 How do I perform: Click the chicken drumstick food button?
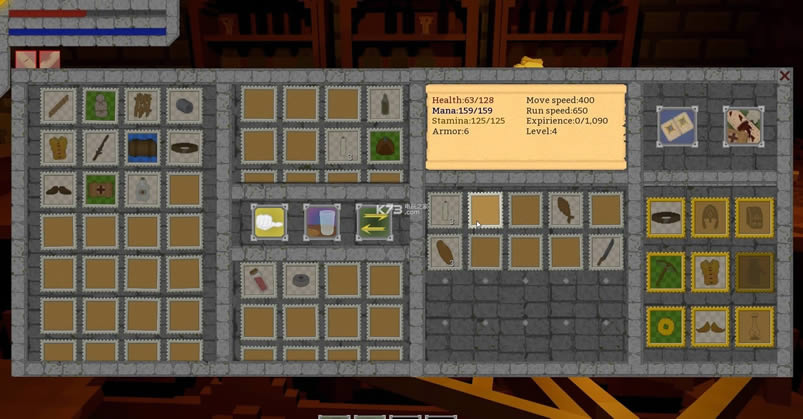click(270, 221)
